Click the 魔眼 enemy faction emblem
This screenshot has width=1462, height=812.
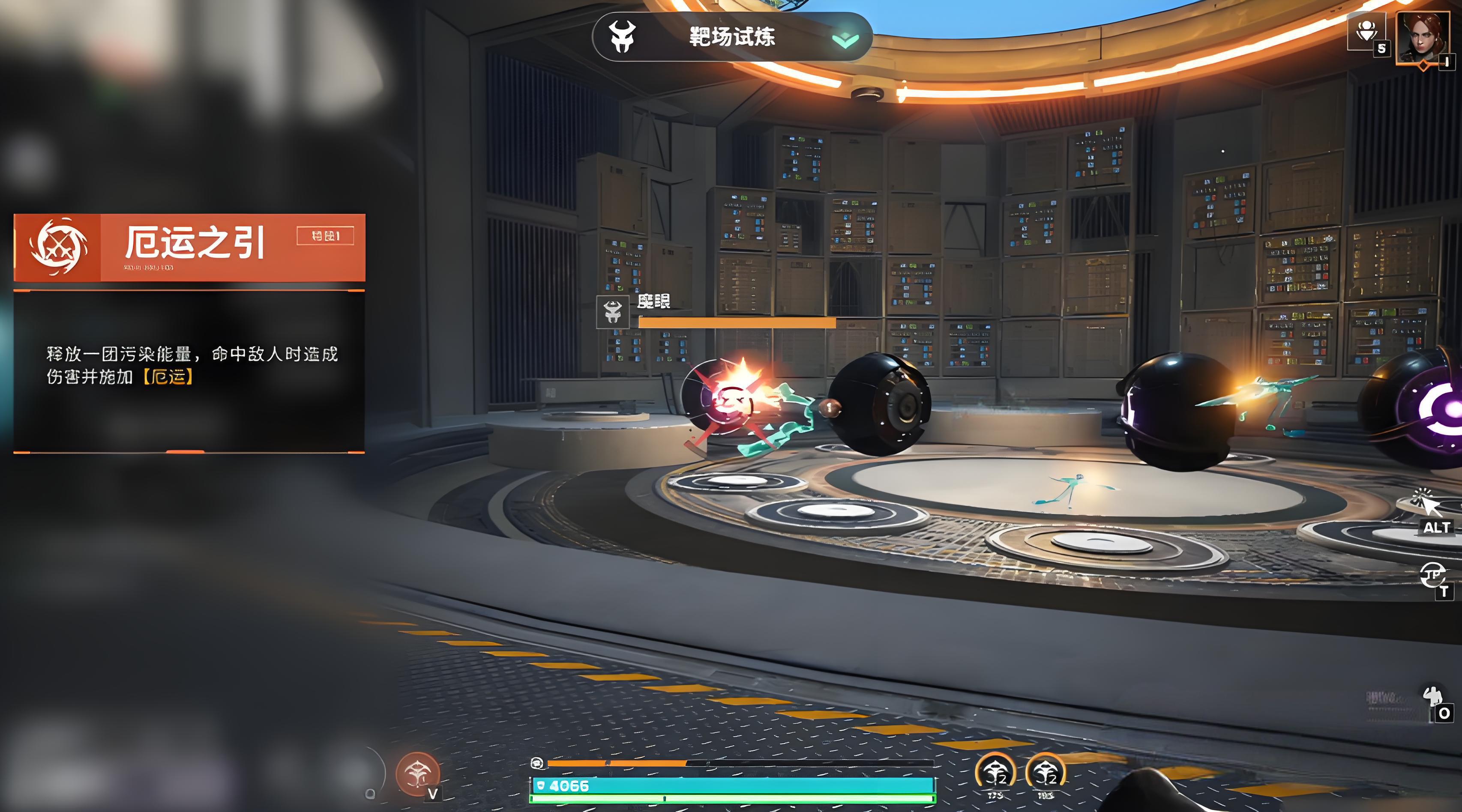[612, 311]
